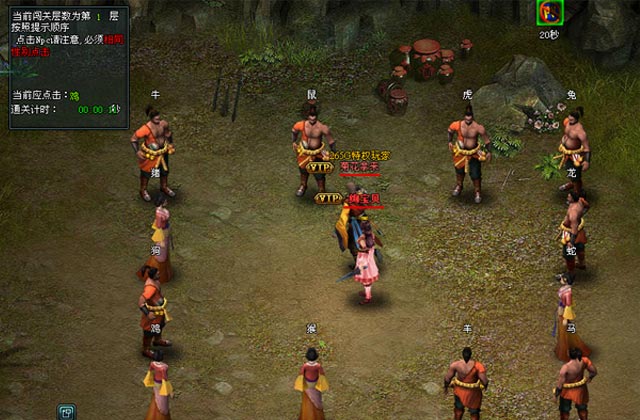Select the NPC labeled 狗
Screen dimensions: 640x420
[151, 305]
